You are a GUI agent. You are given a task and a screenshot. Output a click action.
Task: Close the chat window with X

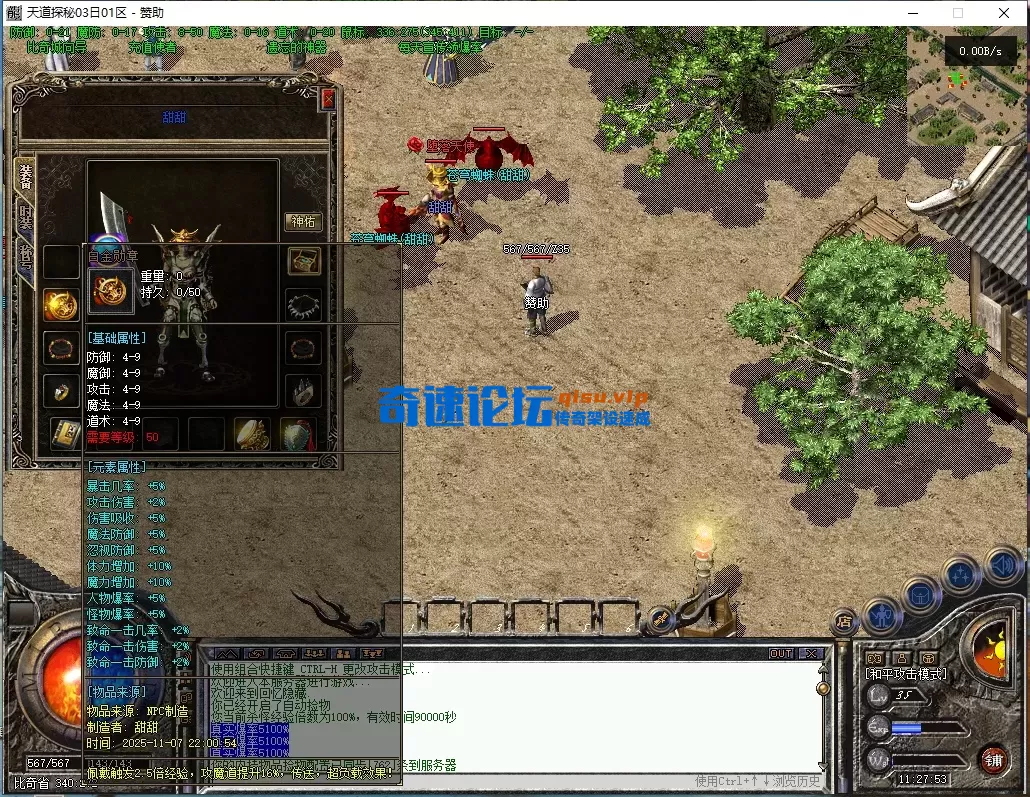[x=811, y=653]
